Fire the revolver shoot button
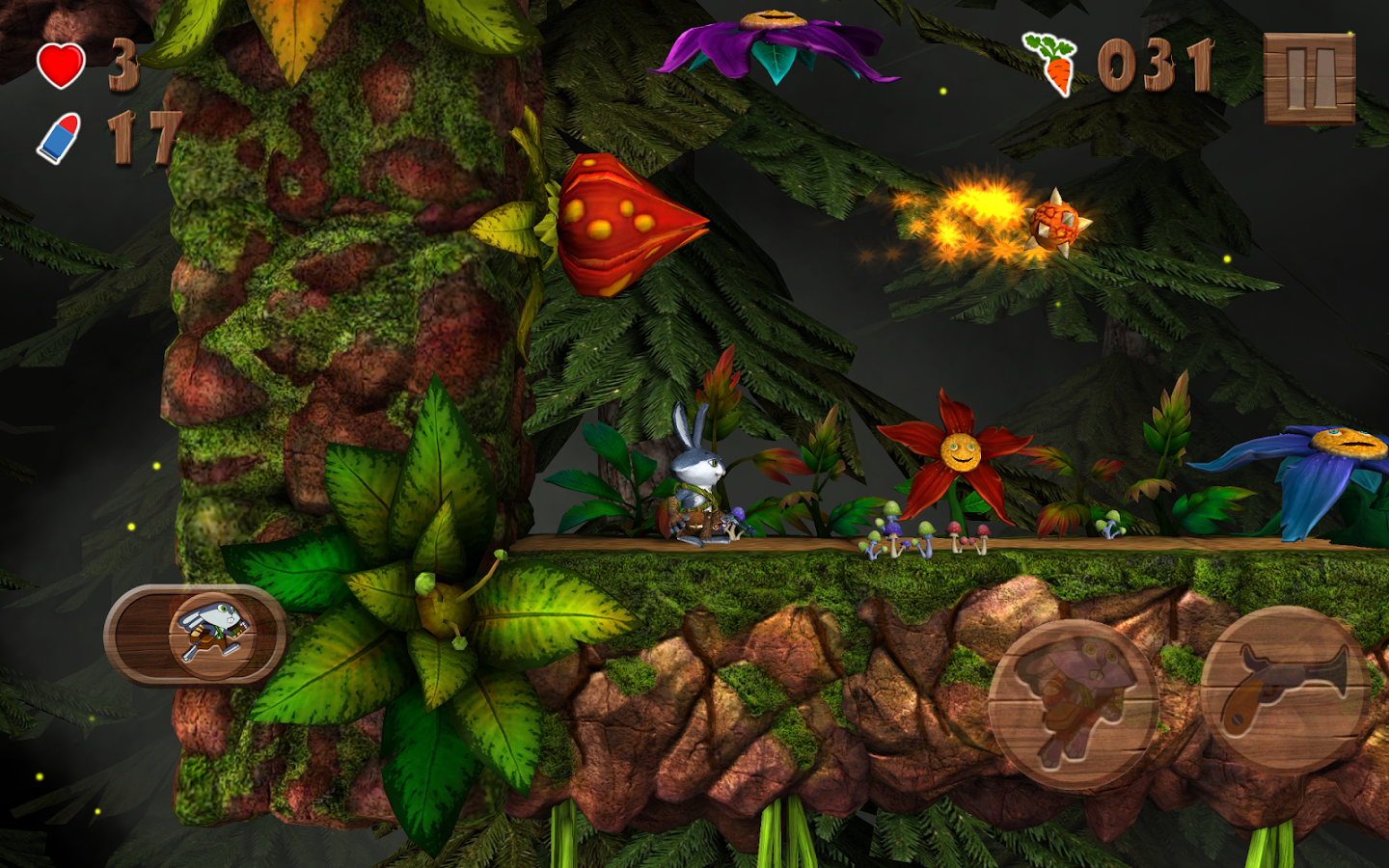Screen dimensions: 1389x868 tap(1284, 688)
